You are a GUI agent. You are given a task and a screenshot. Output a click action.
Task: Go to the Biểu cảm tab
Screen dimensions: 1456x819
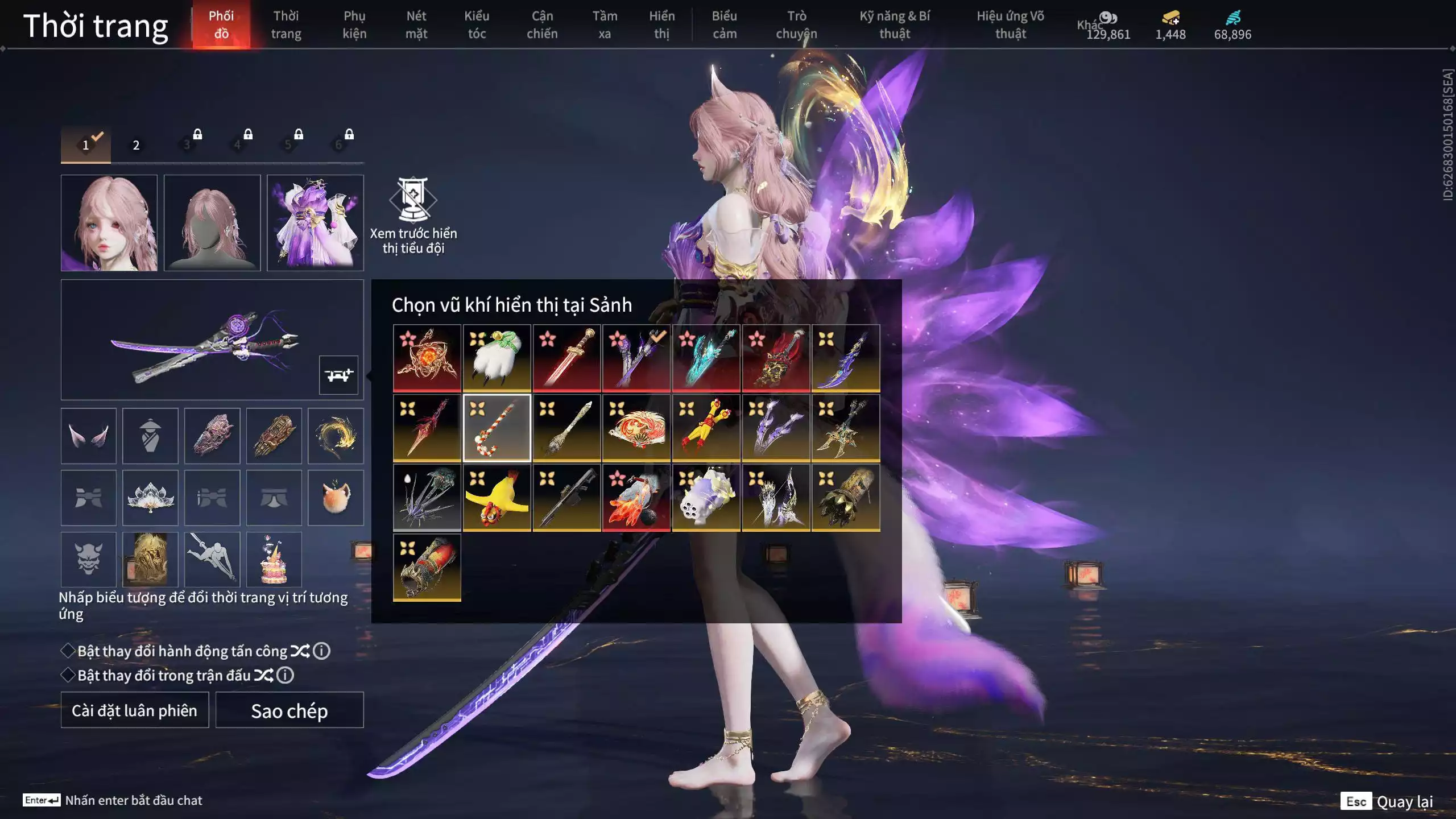point(724,25)
